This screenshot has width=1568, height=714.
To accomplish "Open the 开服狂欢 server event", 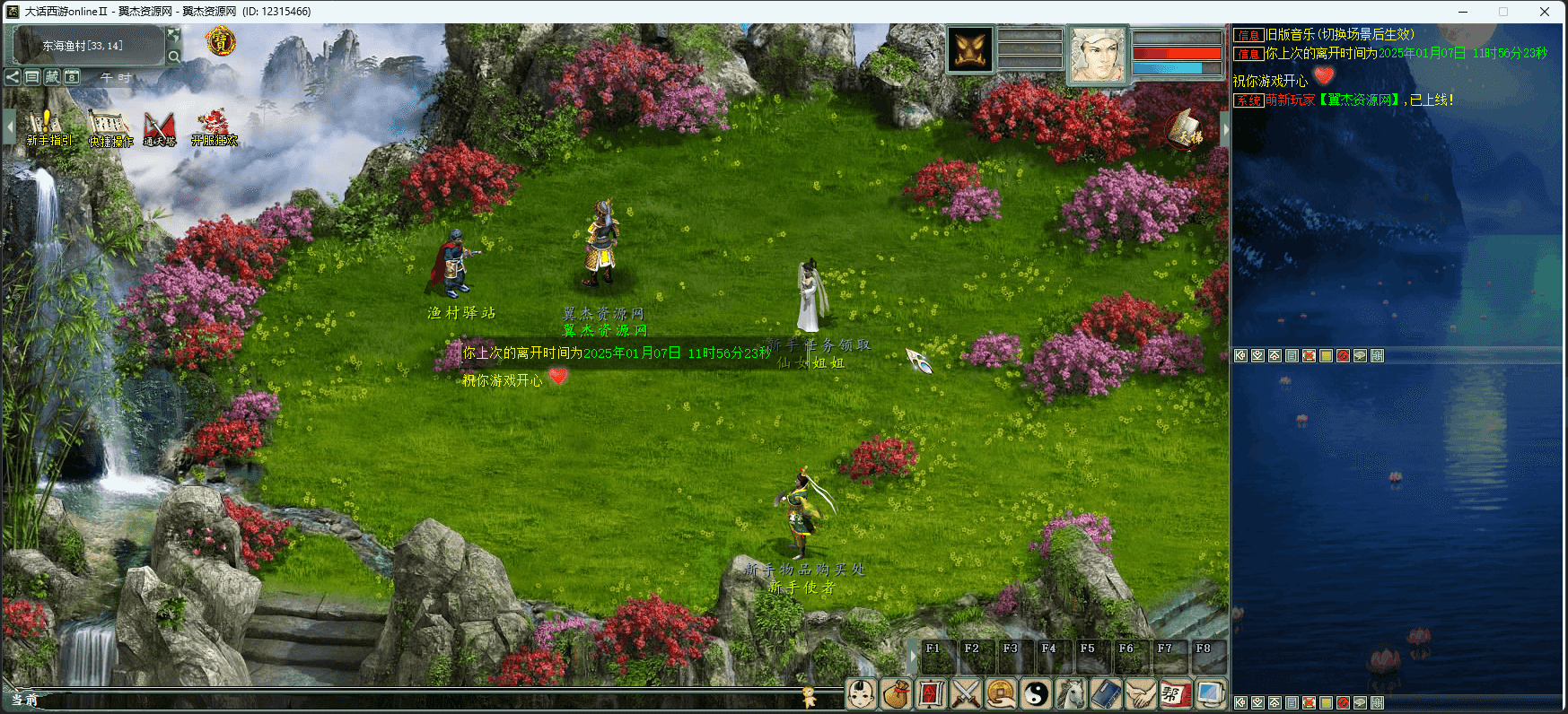I will point(214,126).
